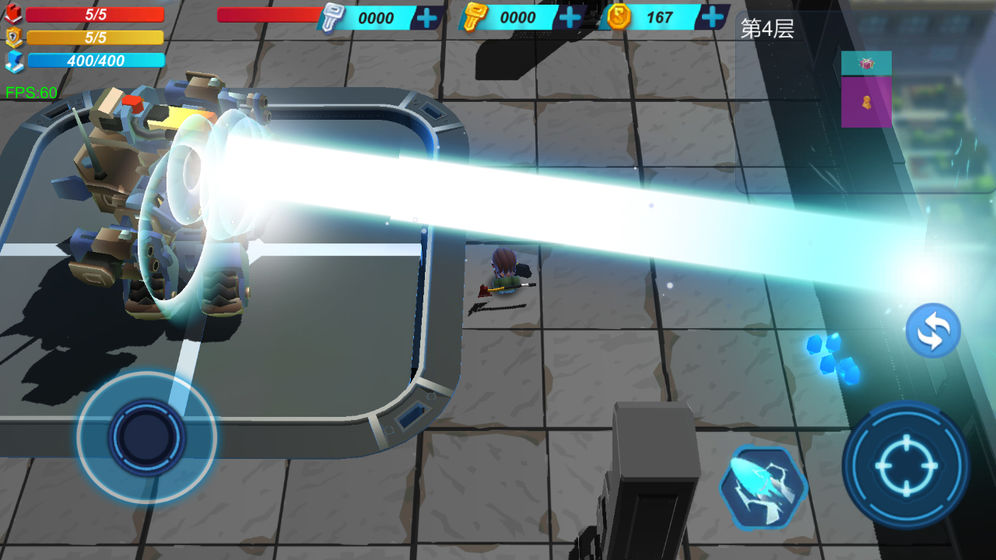Buy more coins using the plus button

coord(712,18)
